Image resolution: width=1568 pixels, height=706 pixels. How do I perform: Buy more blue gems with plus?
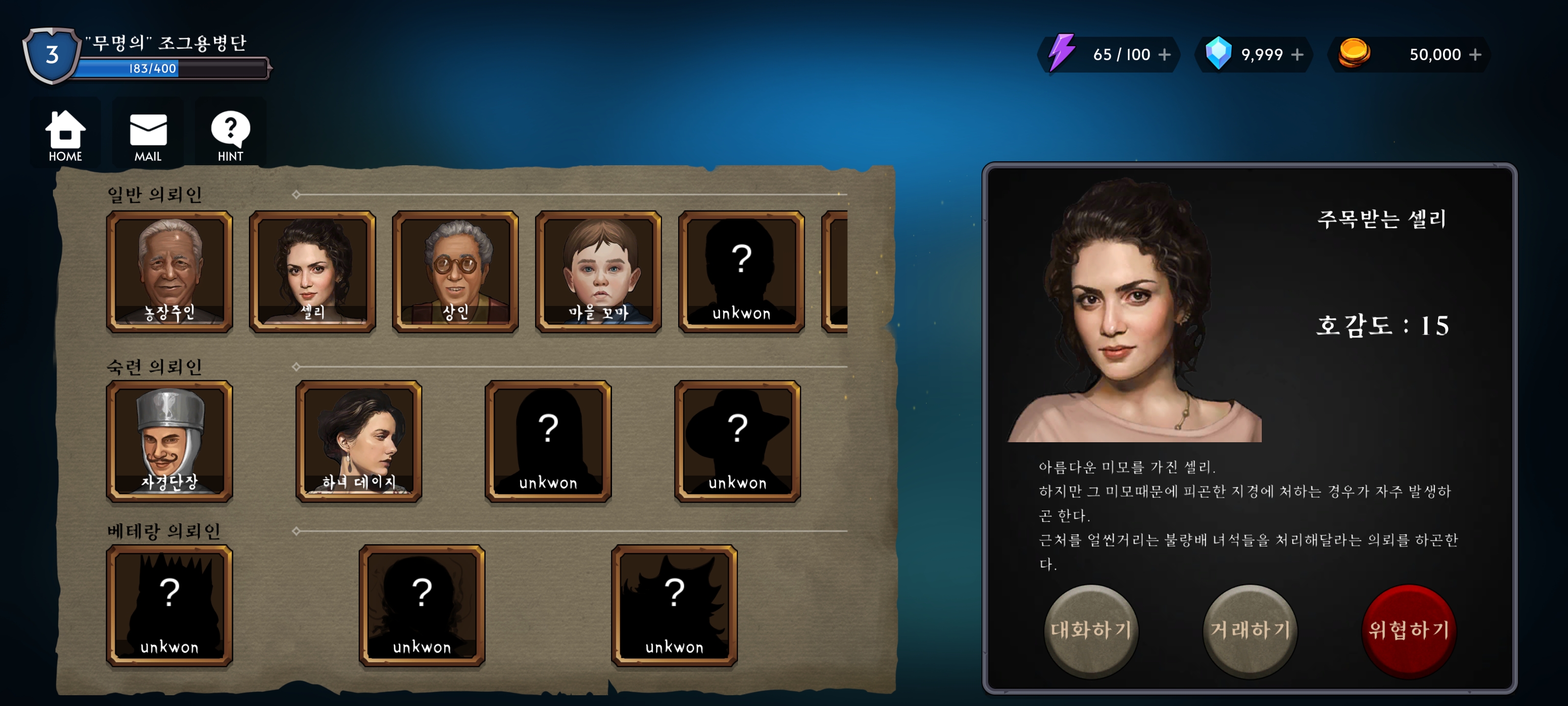pyautogui.click(x=1297, y=55)
